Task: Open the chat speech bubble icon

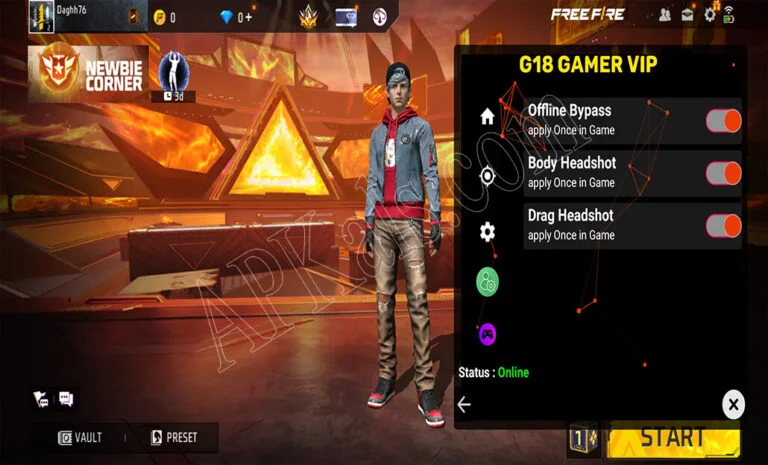Action: tap(67, 399)
